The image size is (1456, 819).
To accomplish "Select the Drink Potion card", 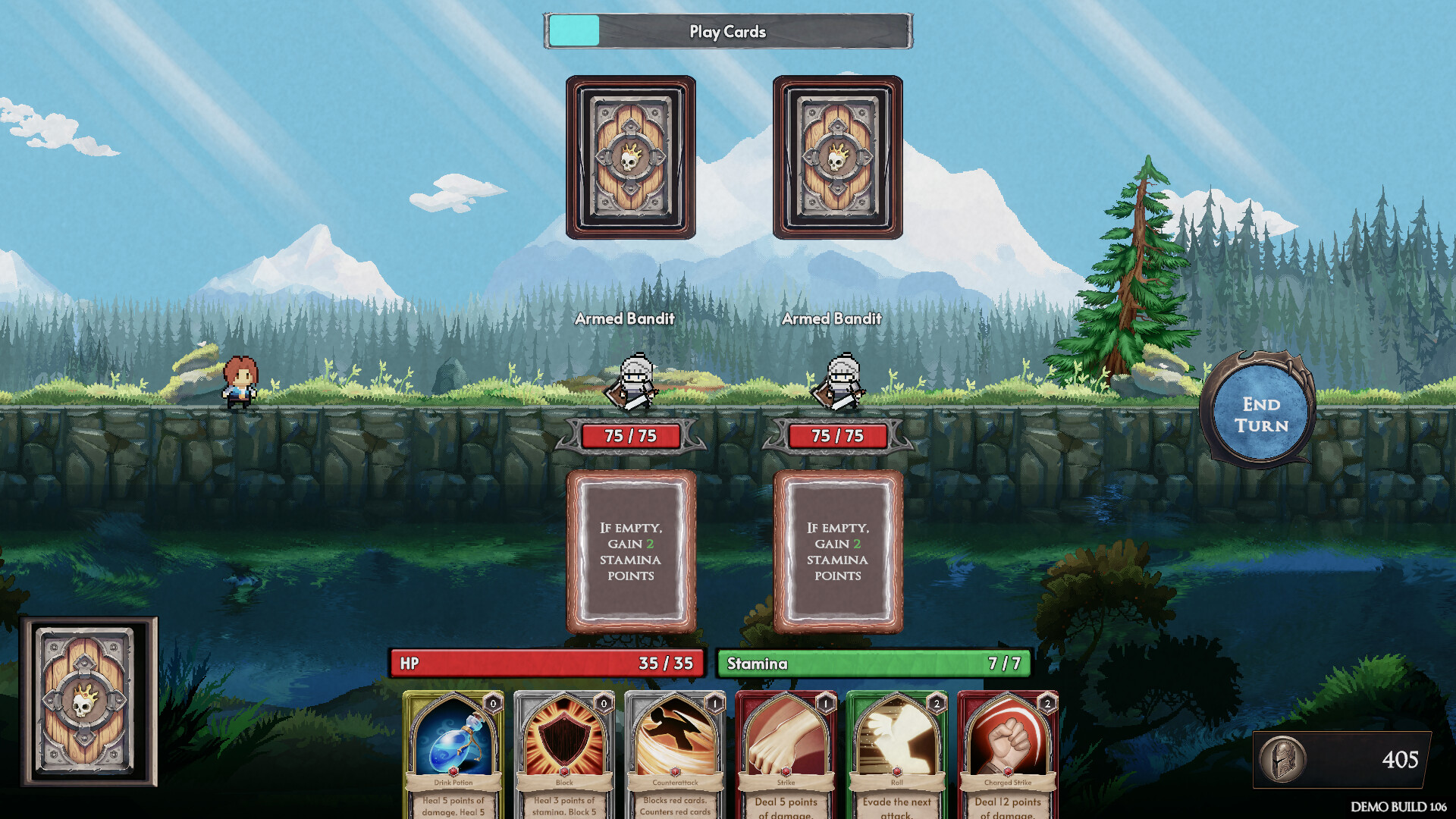I will (x=451, y=751).
